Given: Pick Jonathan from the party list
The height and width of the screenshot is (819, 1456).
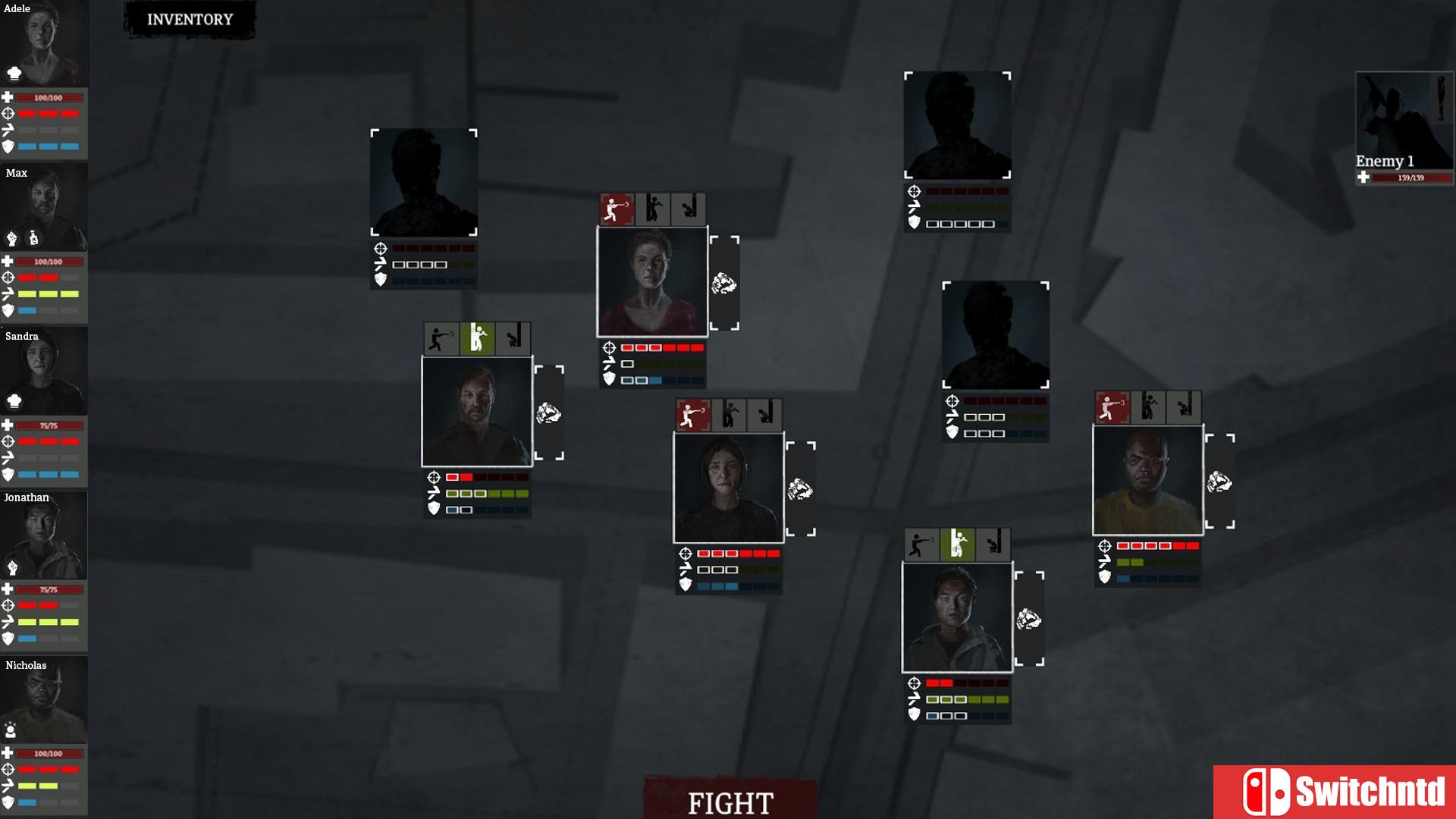Looking at the screenshot, I should coord(44,535).
